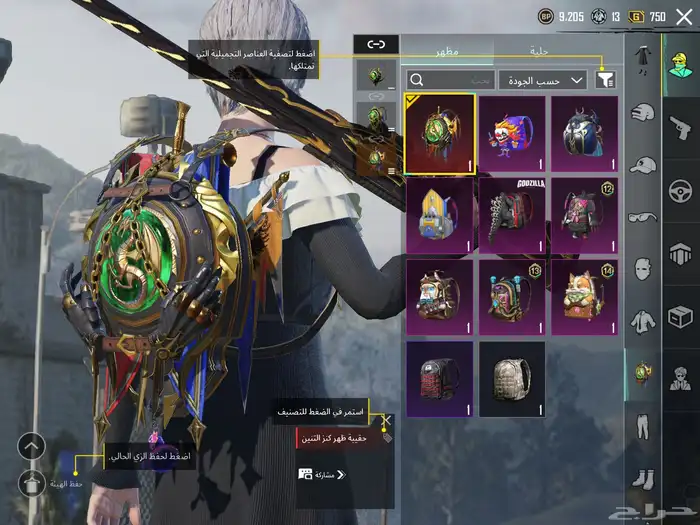
Task: Open the helmet category
Action: pyautogui.click(x=643, y=112)
